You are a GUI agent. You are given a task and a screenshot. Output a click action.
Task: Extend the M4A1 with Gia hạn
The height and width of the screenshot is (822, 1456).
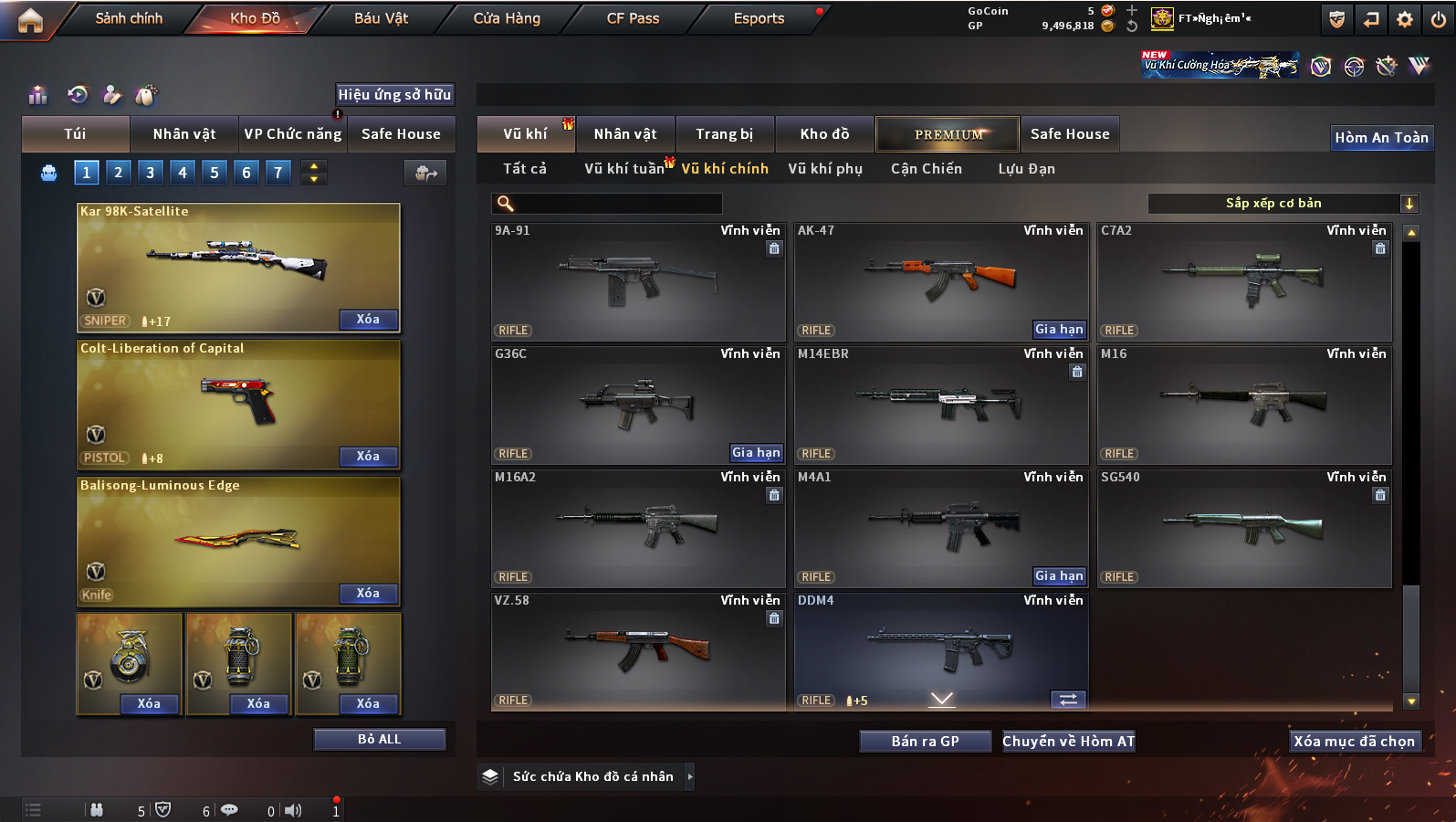click(x=1059, y=576)
